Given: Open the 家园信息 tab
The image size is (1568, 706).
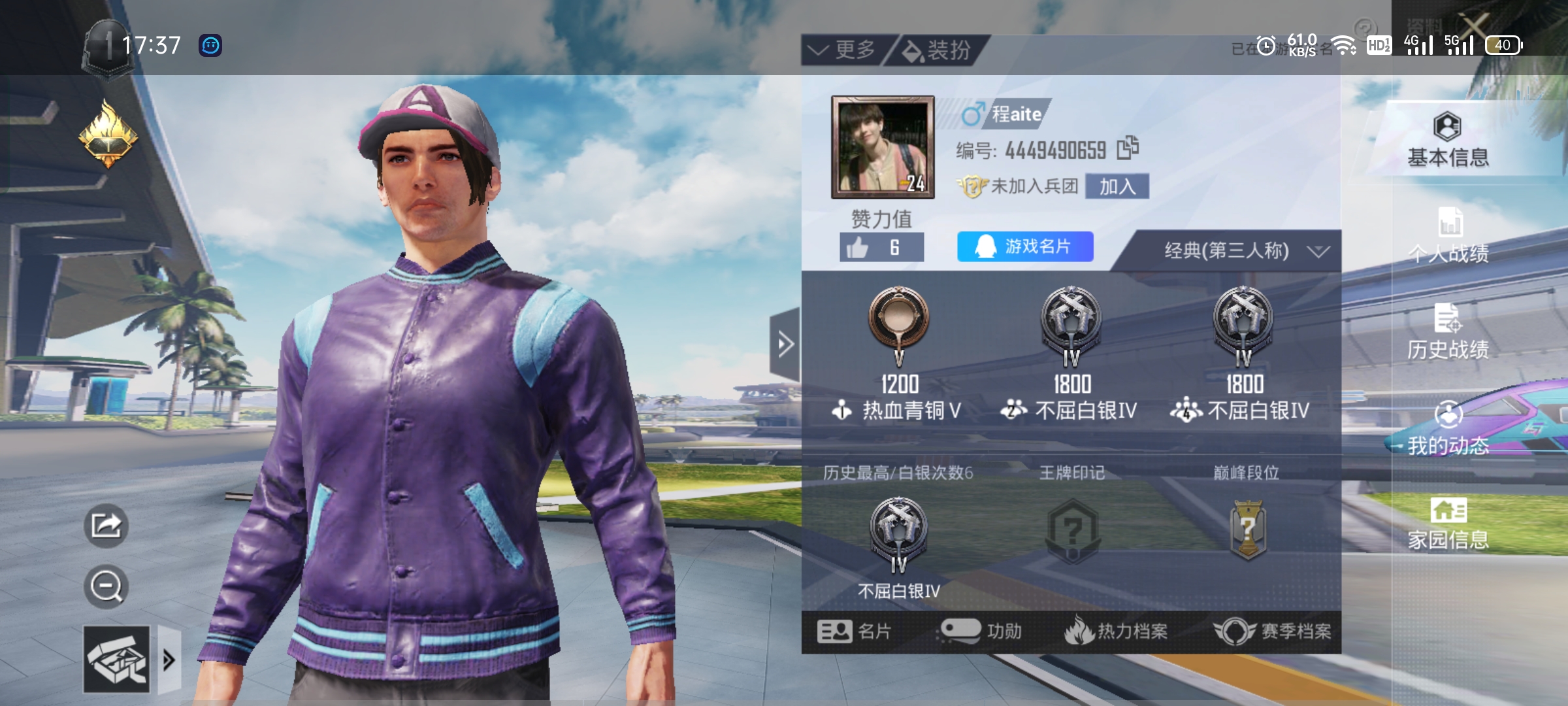Looking at the screenshot, I should pyautogui.click(x=1448, y=523).
